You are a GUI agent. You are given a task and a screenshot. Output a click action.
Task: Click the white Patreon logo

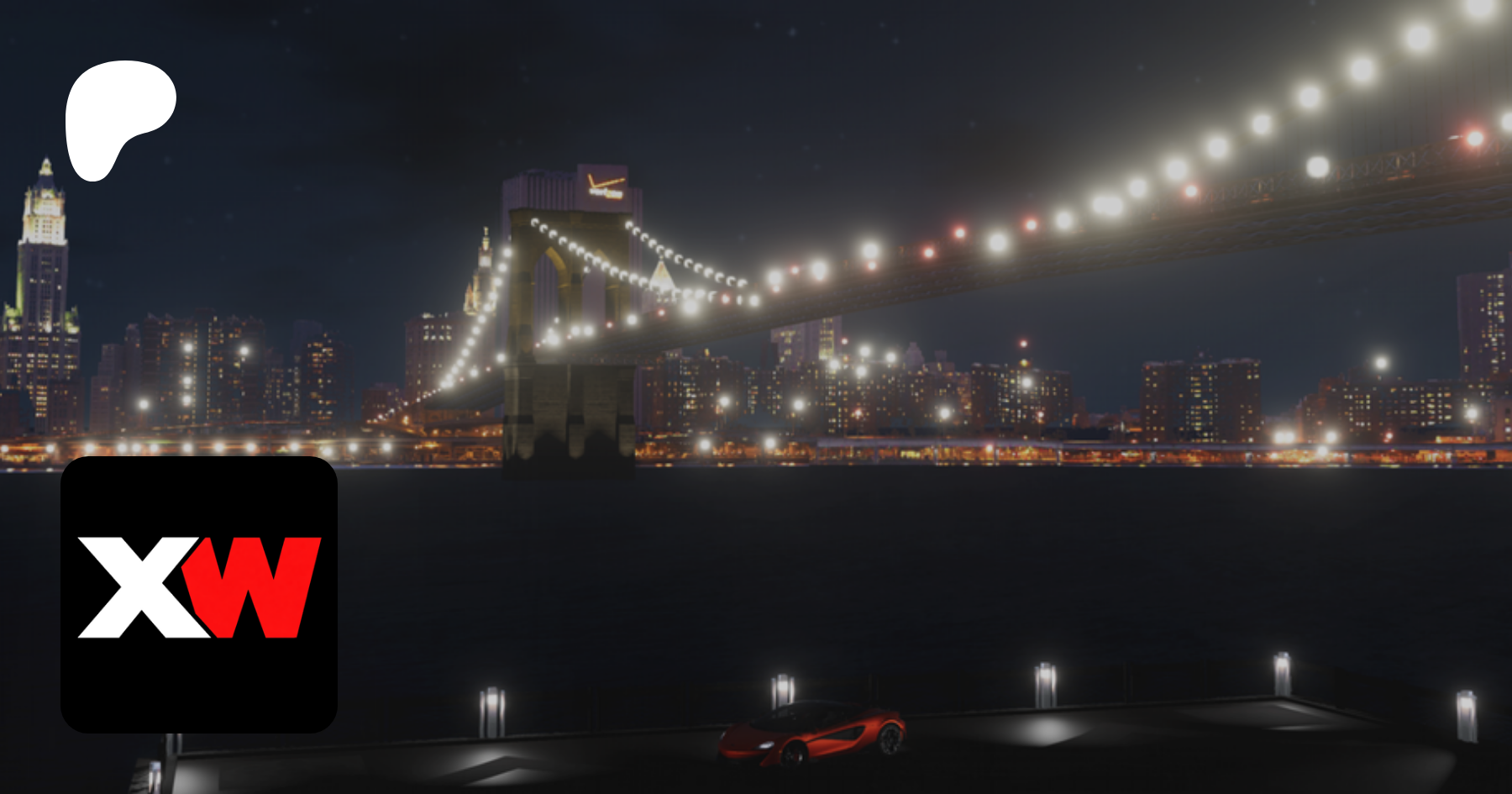point(116,113)
